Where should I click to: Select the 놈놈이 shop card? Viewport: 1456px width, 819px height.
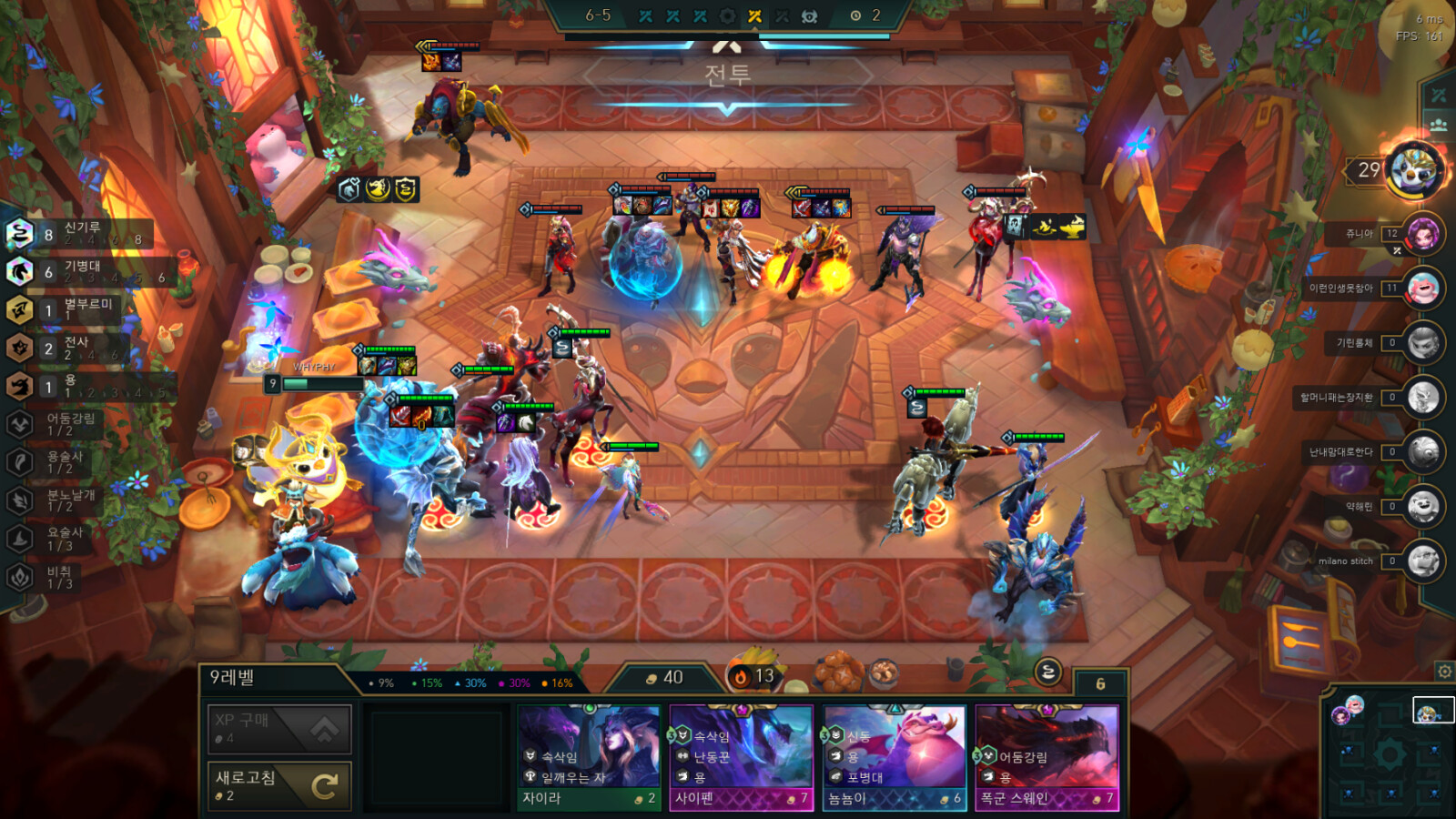(x=895, y=758)
